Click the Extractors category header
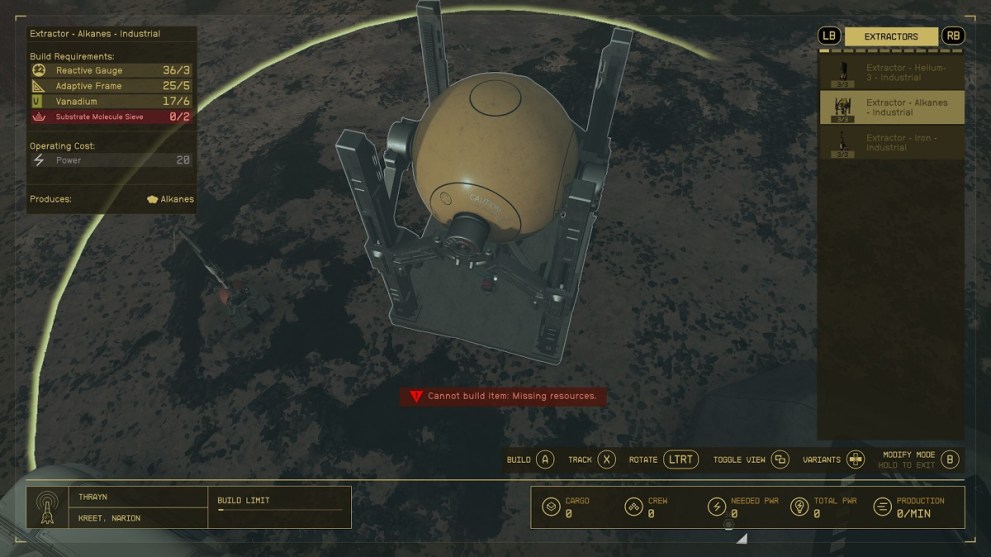 point(891,37)
